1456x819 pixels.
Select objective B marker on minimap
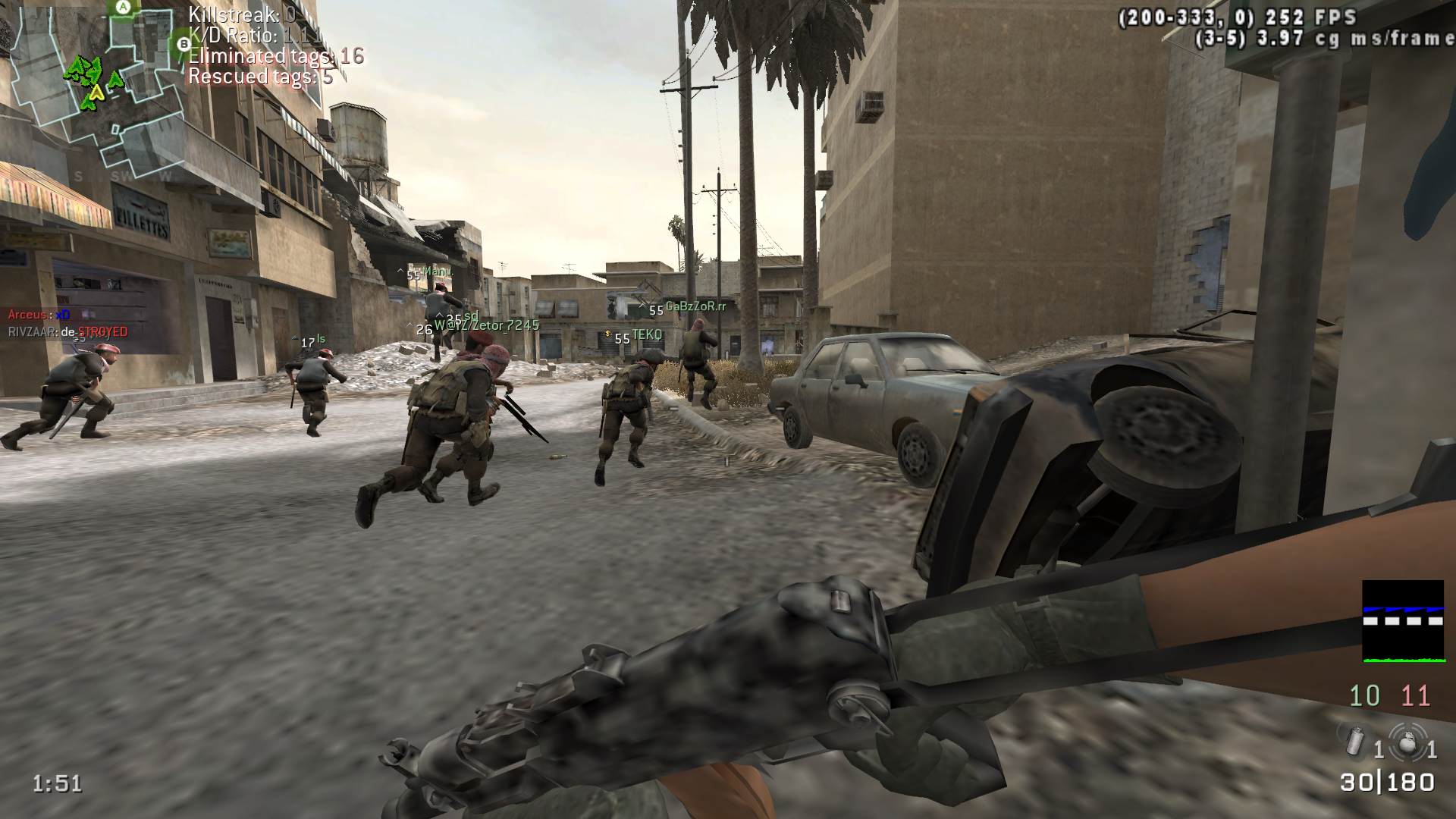(183, 45)
